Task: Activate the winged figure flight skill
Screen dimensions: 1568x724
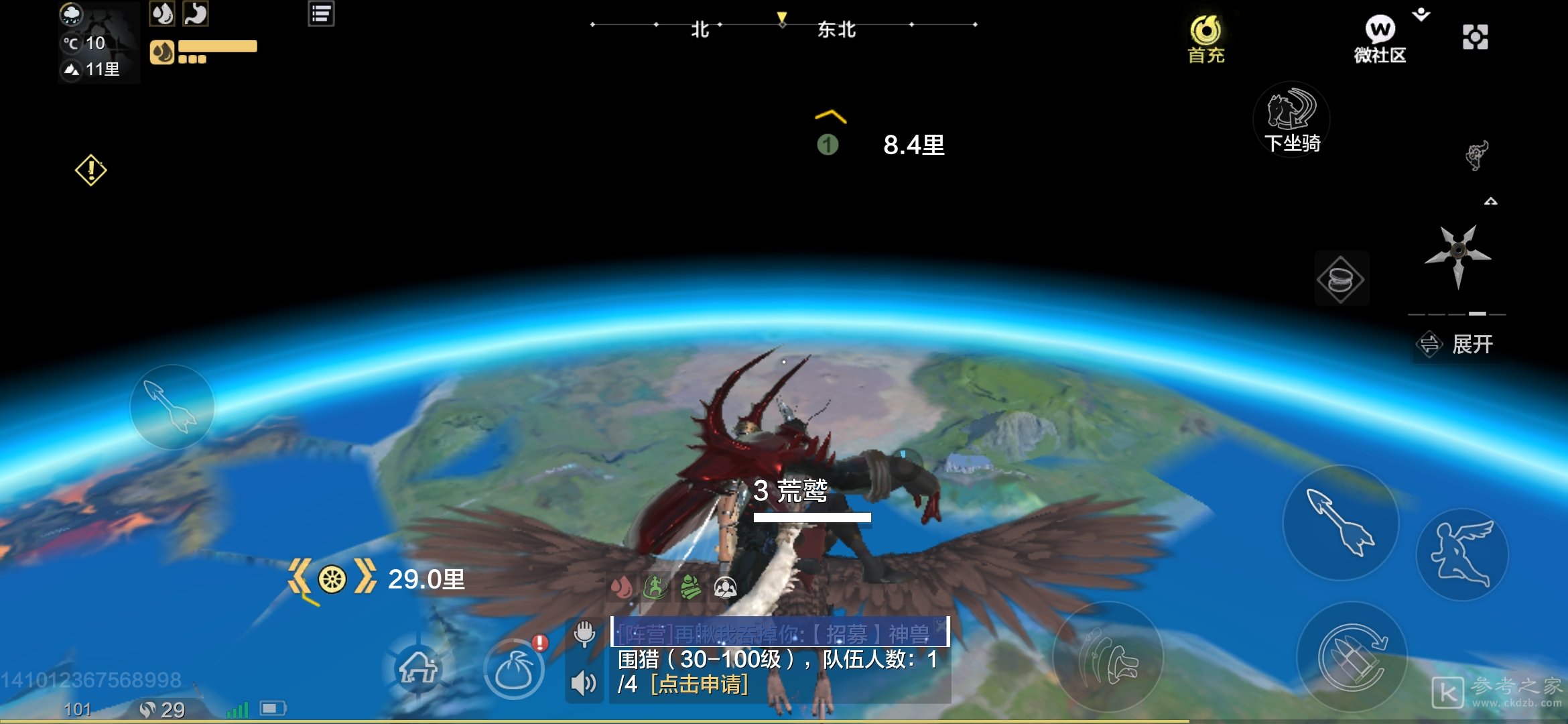Action: (1461, 554)
